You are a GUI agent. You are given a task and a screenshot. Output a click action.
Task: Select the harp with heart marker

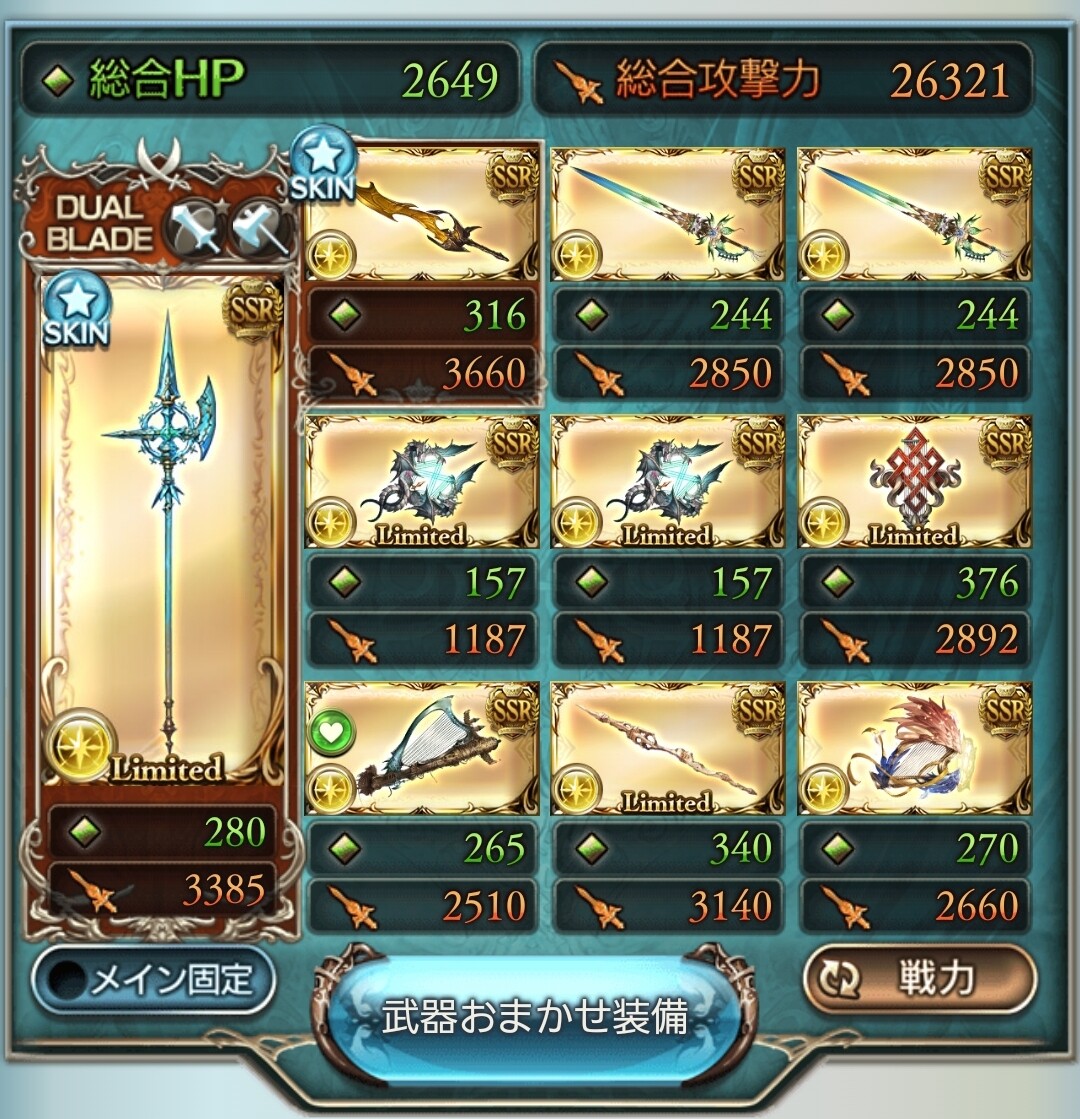[x=420, y=748]
